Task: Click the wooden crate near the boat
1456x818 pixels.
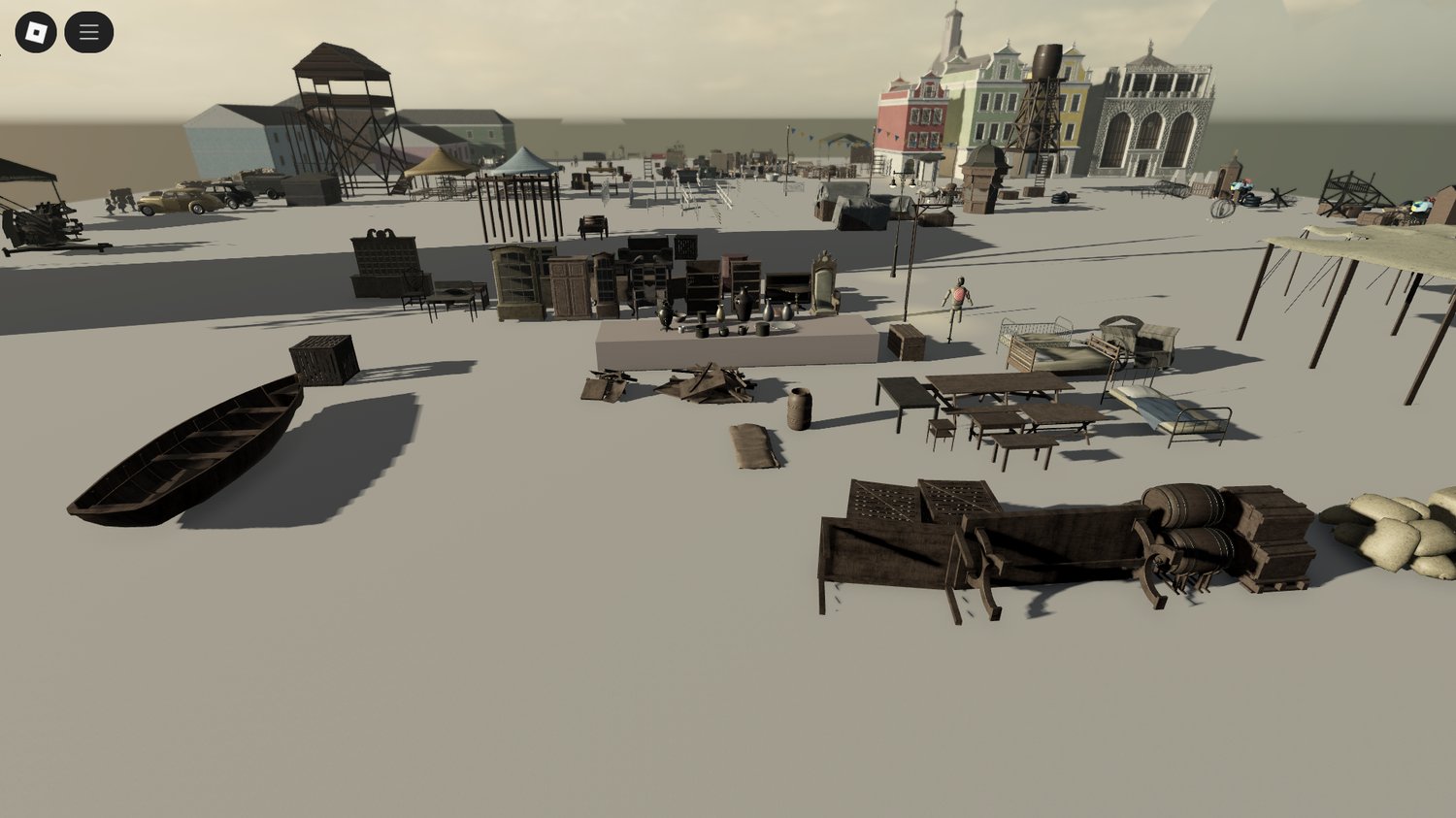Action: [x=321, y=362]
